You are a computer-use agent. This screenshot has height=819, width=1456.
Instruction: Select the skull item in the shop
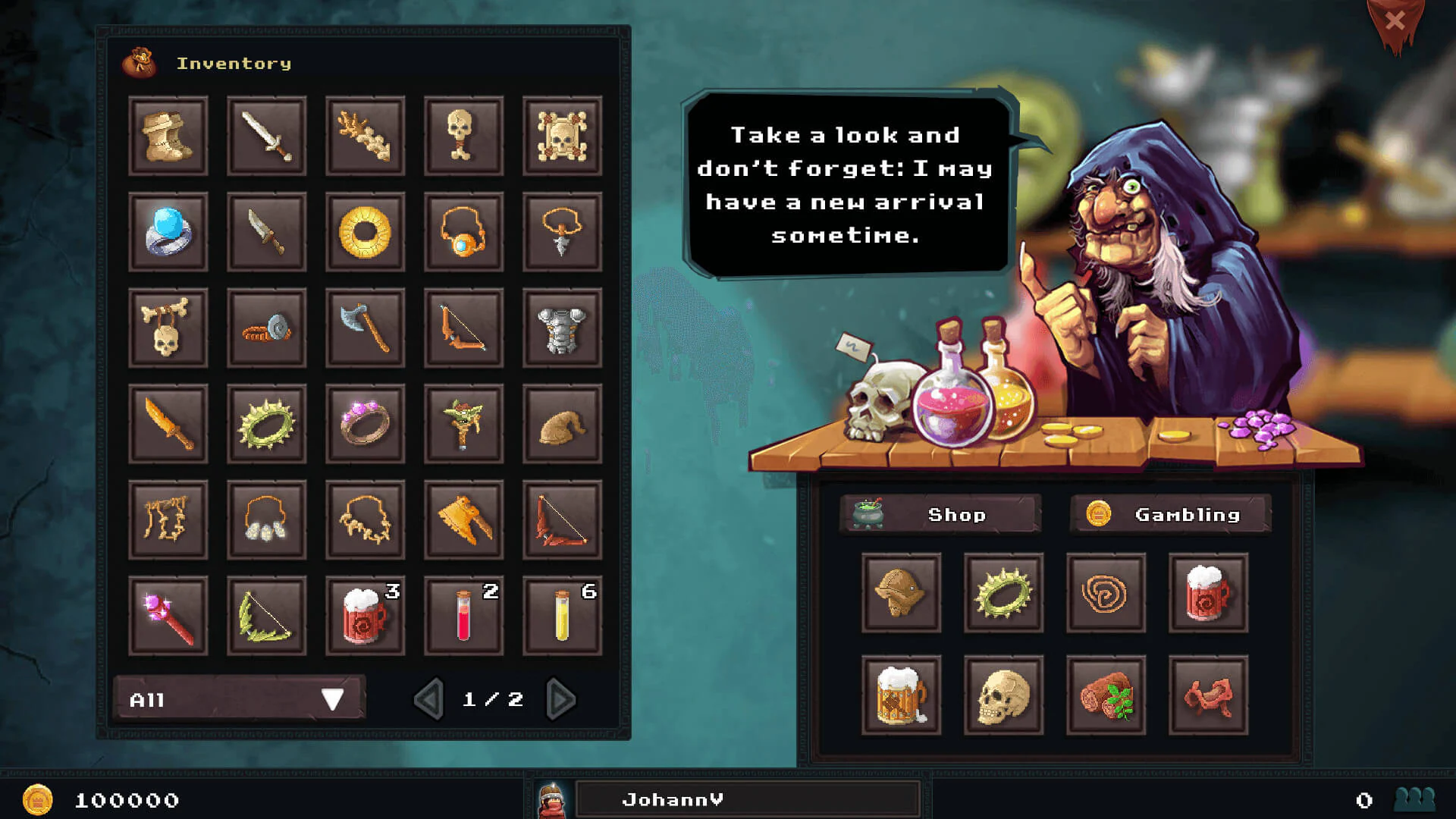[x=1003, y=695]
